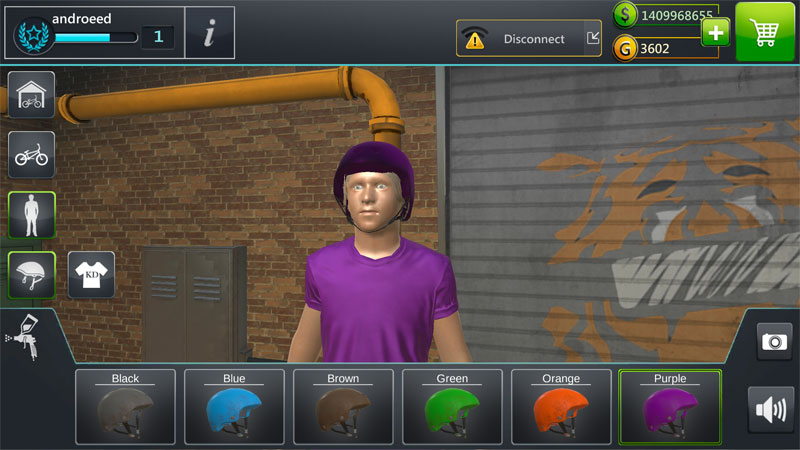Open the shop with the green cart button

tap(766, 32)
